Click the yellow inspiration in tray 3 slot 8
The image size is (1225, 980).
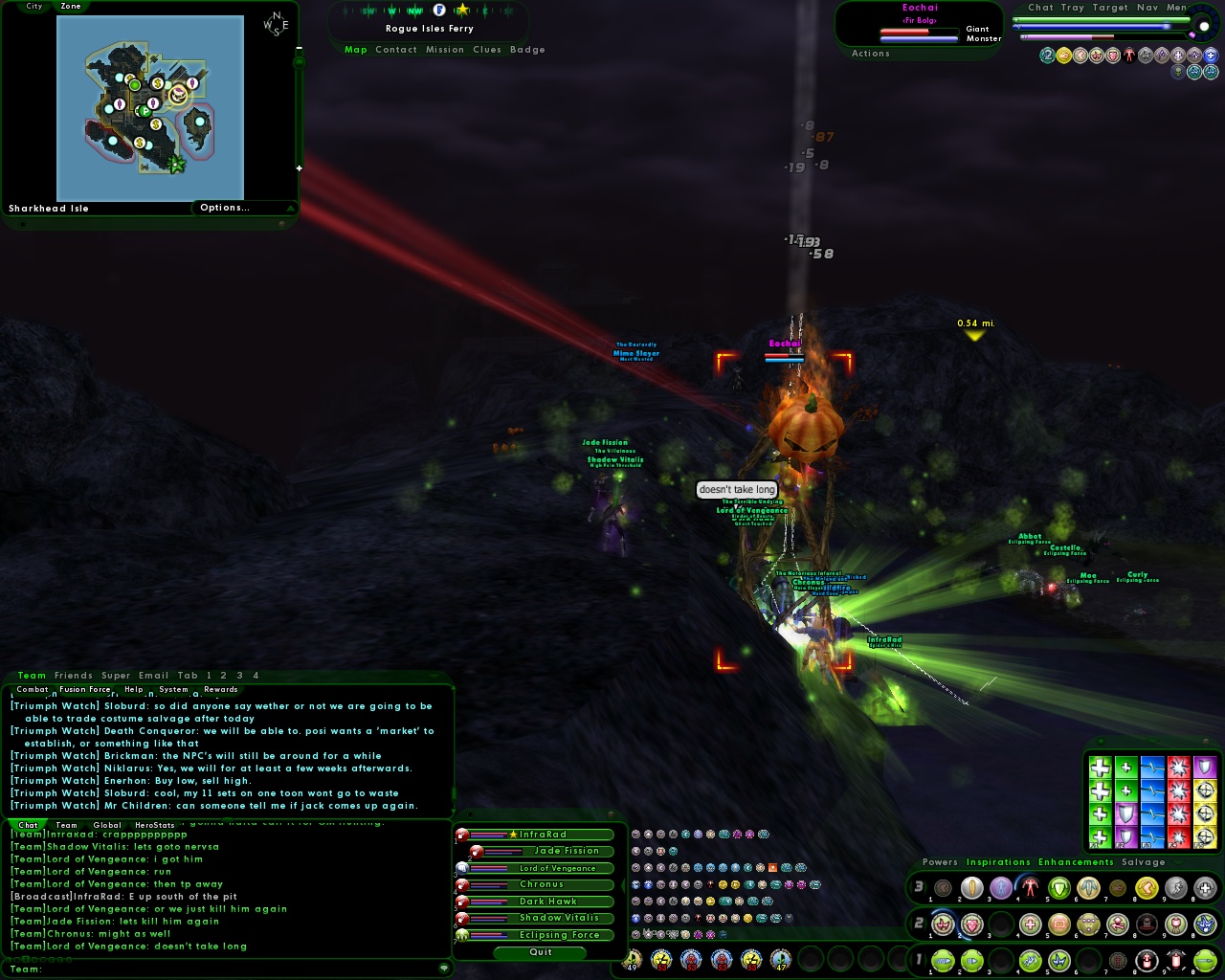point(1147,888)
